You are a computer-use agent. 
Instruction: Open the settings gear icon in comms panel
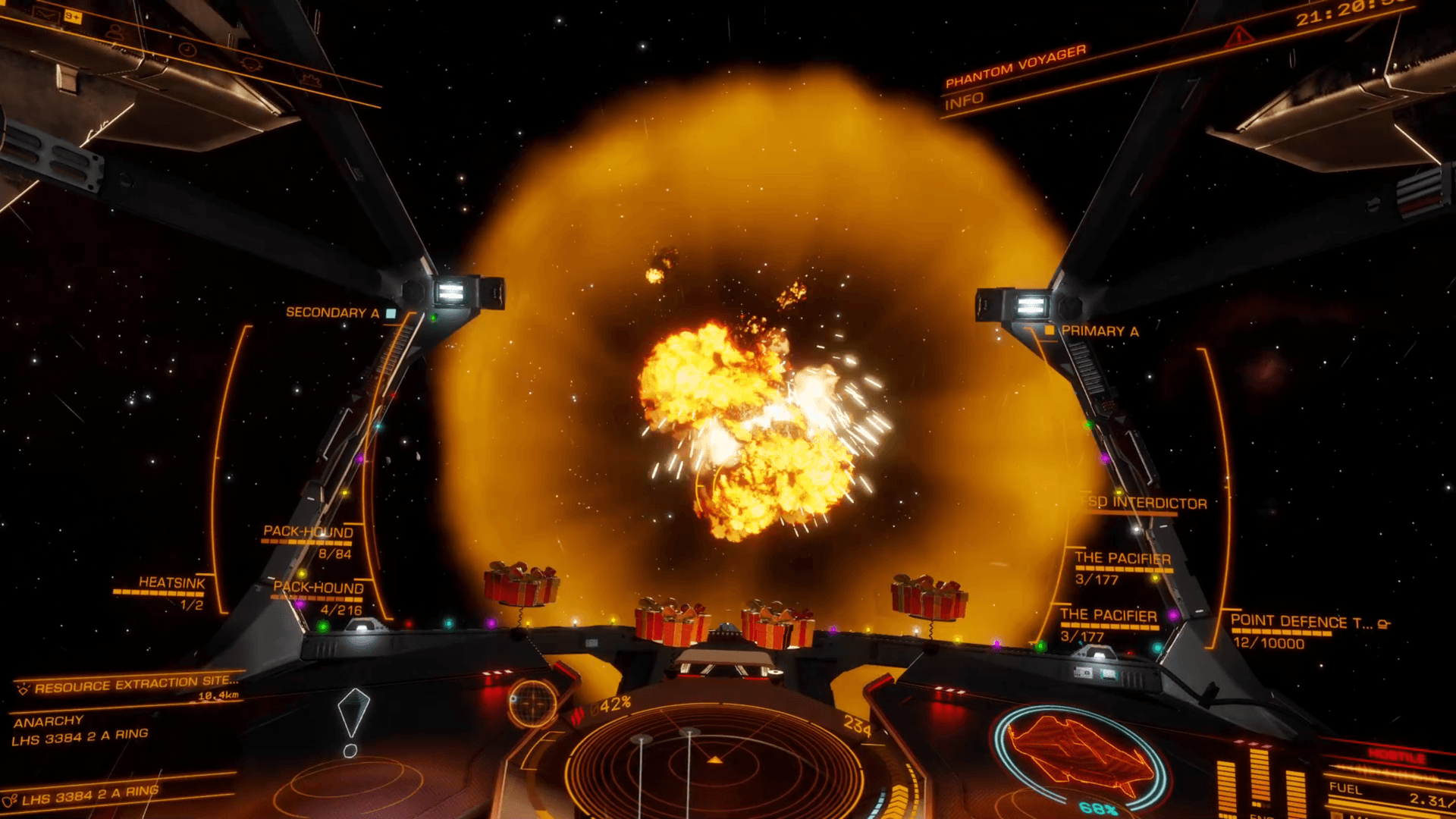tap(309, 79)
